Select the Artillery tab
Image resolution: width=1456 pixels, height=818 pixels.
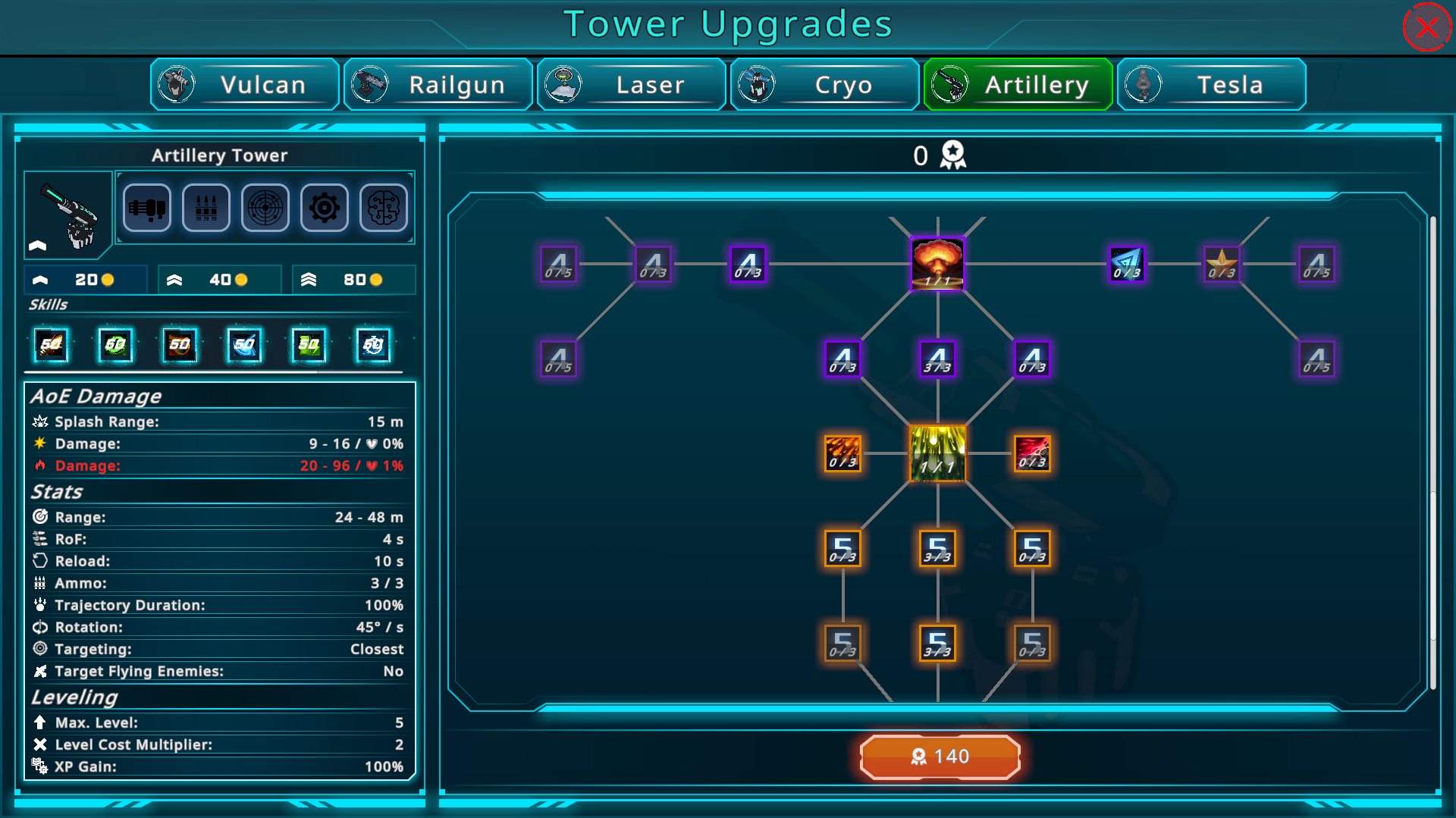pyautogui.click(x=1018, y=84)
